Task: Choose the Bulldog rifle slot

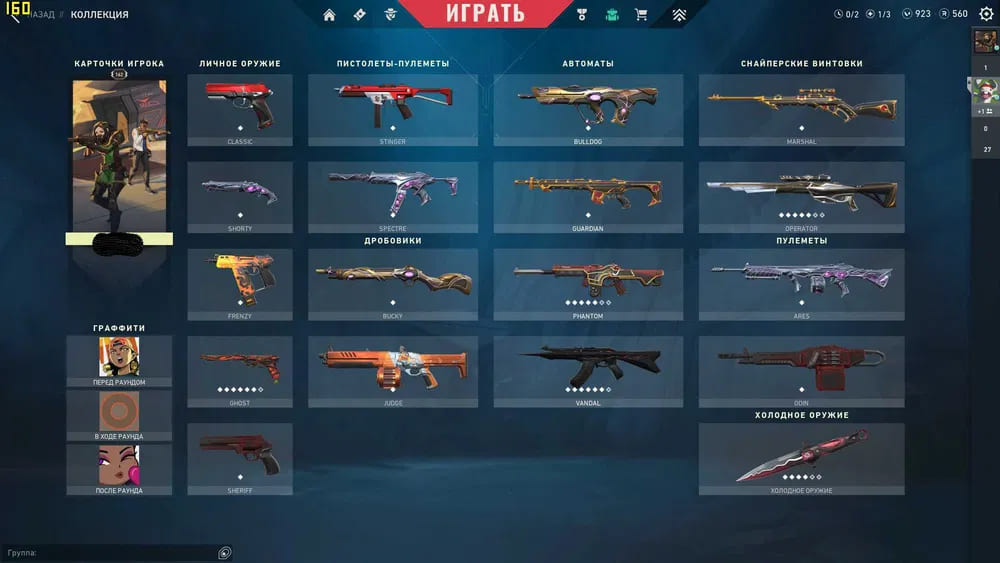Action: coord(587,109)
